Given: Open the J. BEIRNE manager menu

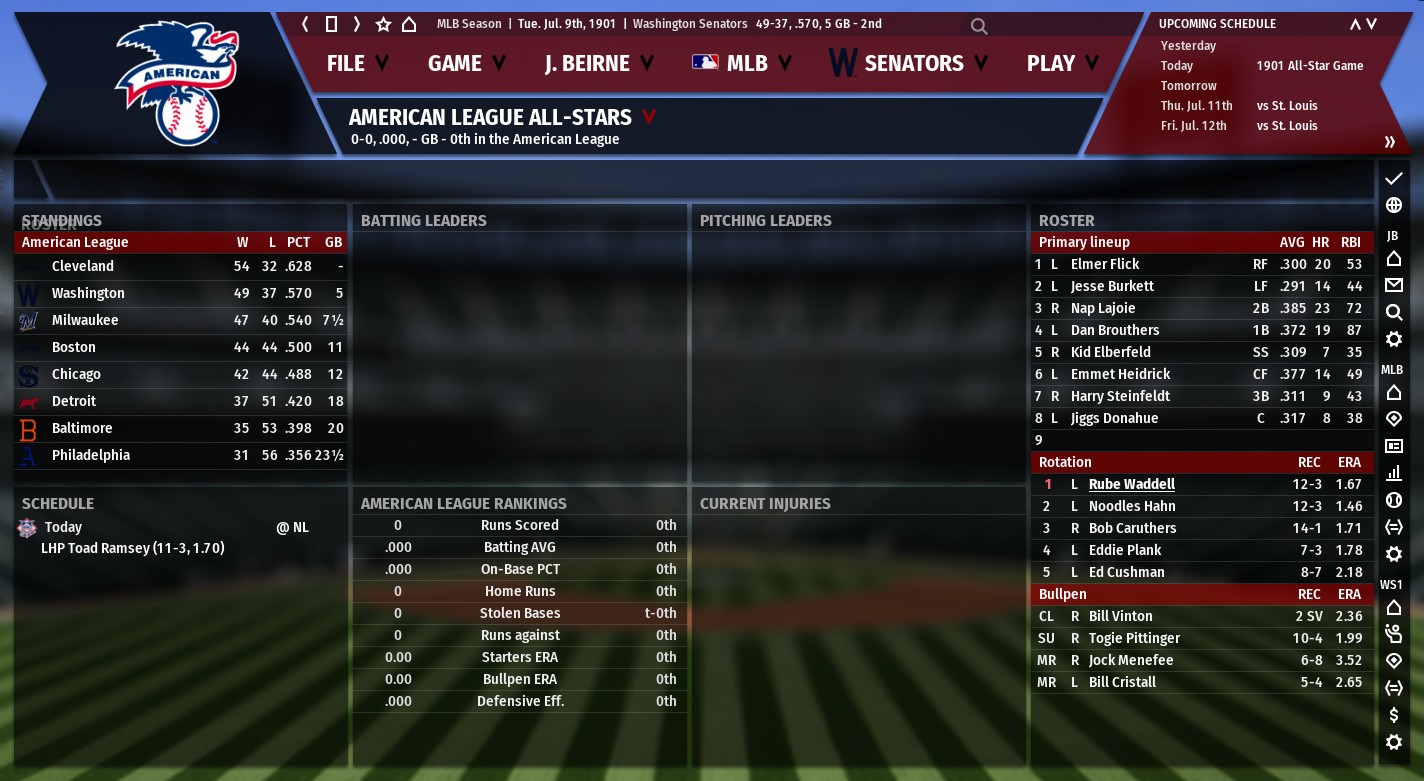Looking at the screenshot, I should tap(598, 63).
